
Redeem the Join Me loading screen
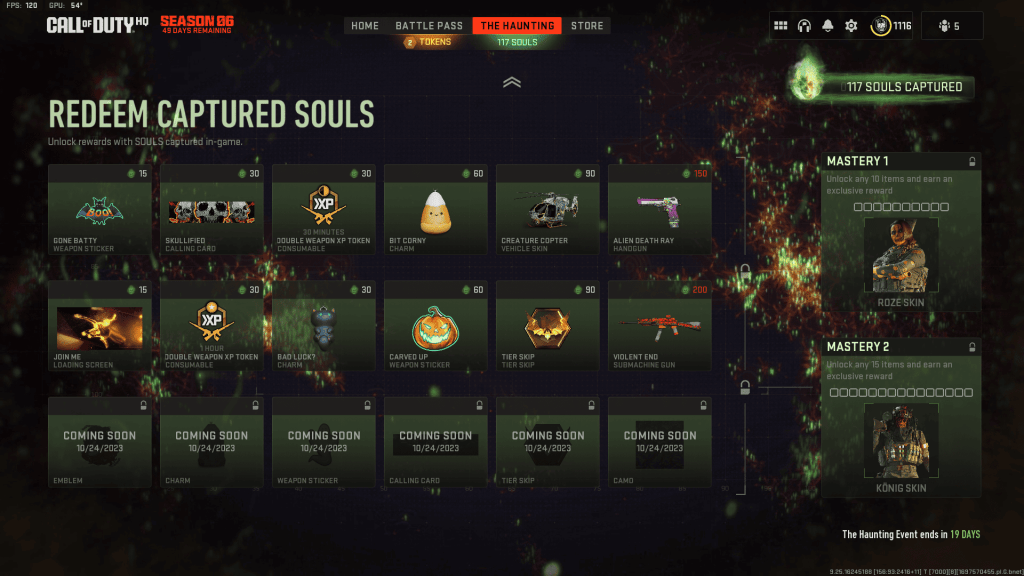pyautogui.click(x=100, y=326)
